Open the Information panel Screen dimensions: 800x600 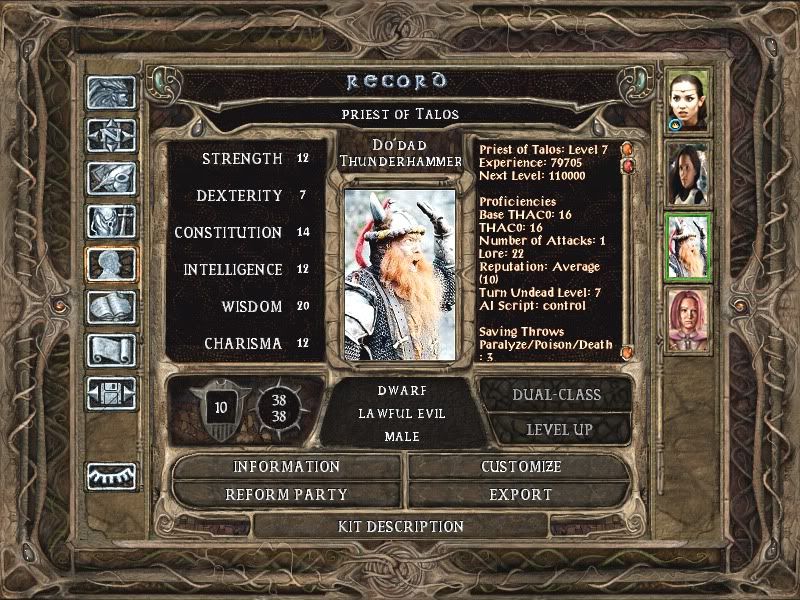(287, 467)
